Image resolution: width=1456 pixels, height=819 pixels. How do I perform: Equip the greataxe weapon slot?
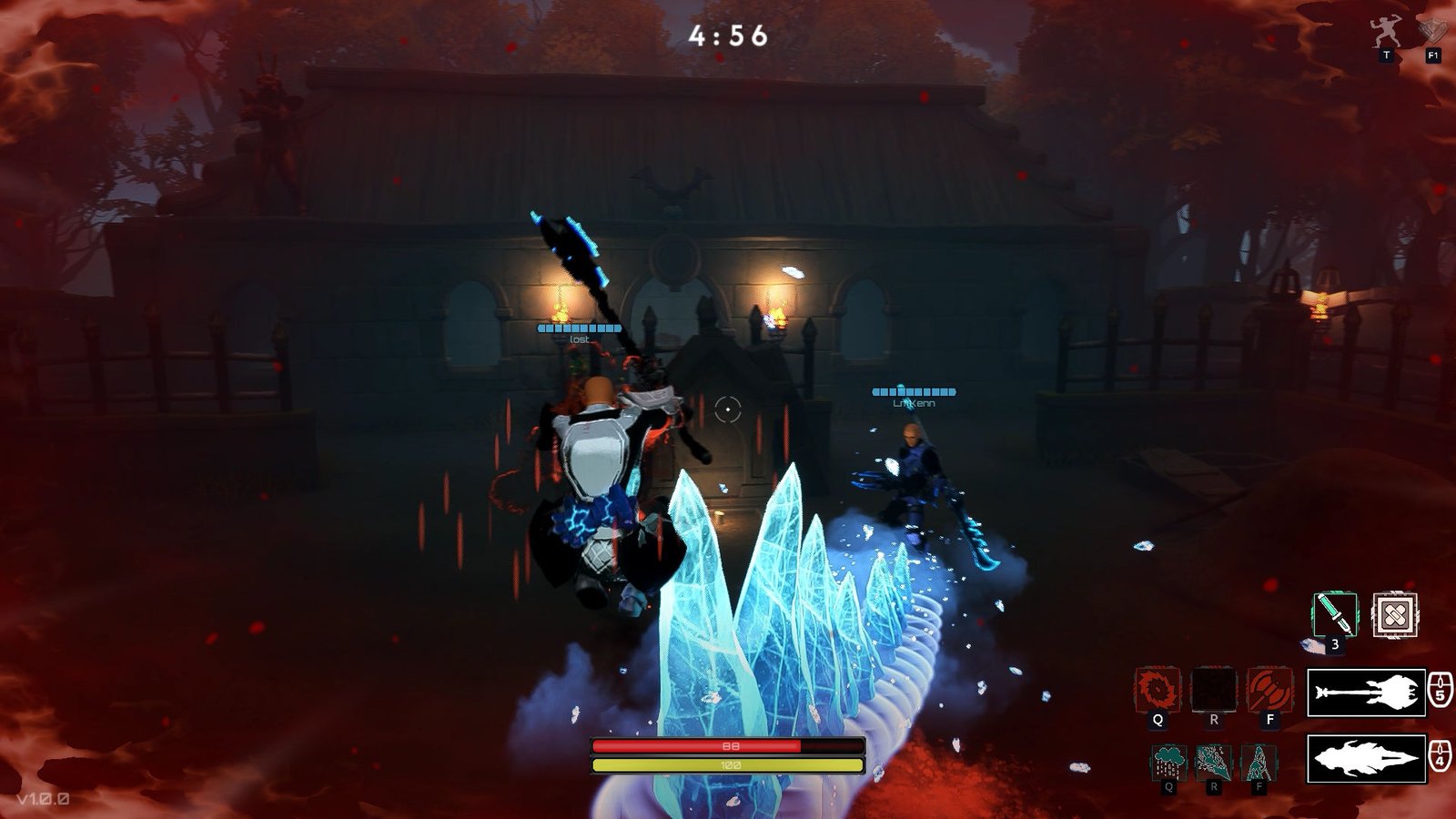tap(1366, 693)
